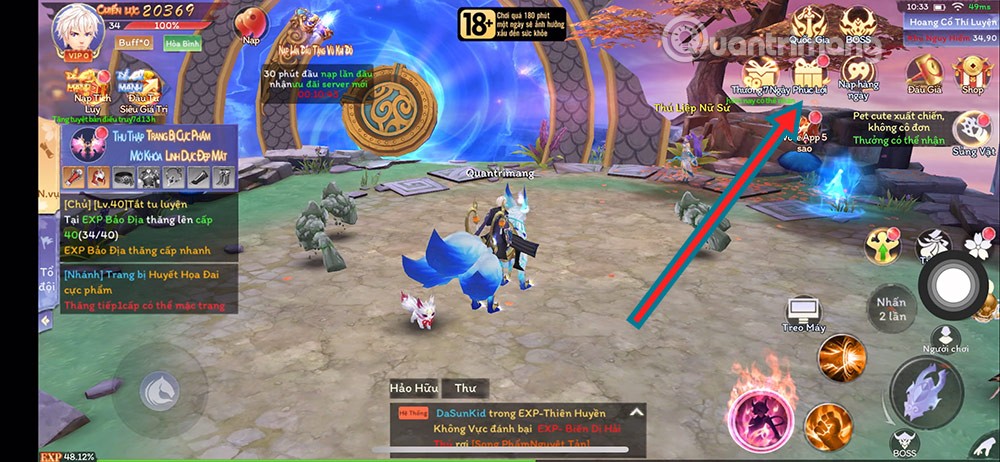The image size is (1000, 462).
Task: Open the Shop
Action: pos(971,74)
